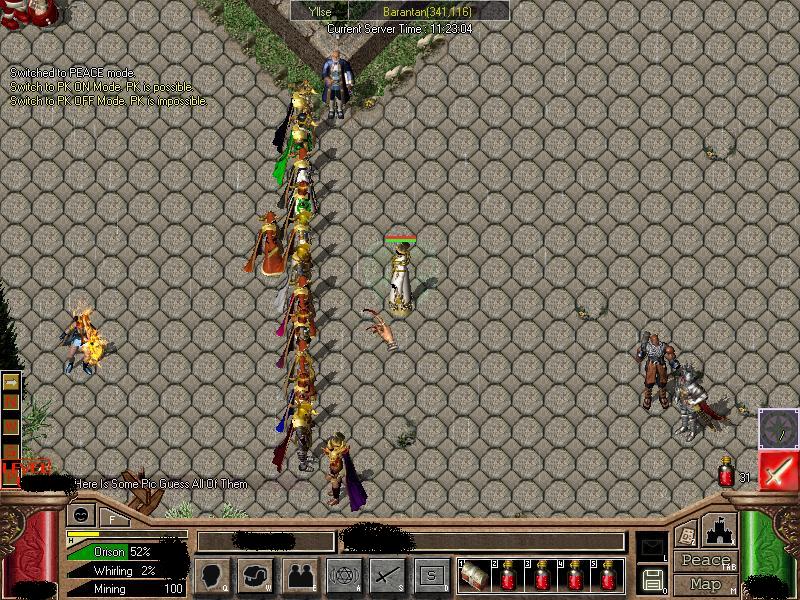Viewport: 800px width, 600px height.
Task: Use the red potion in quick slot 2
Action: click(508, 576)
